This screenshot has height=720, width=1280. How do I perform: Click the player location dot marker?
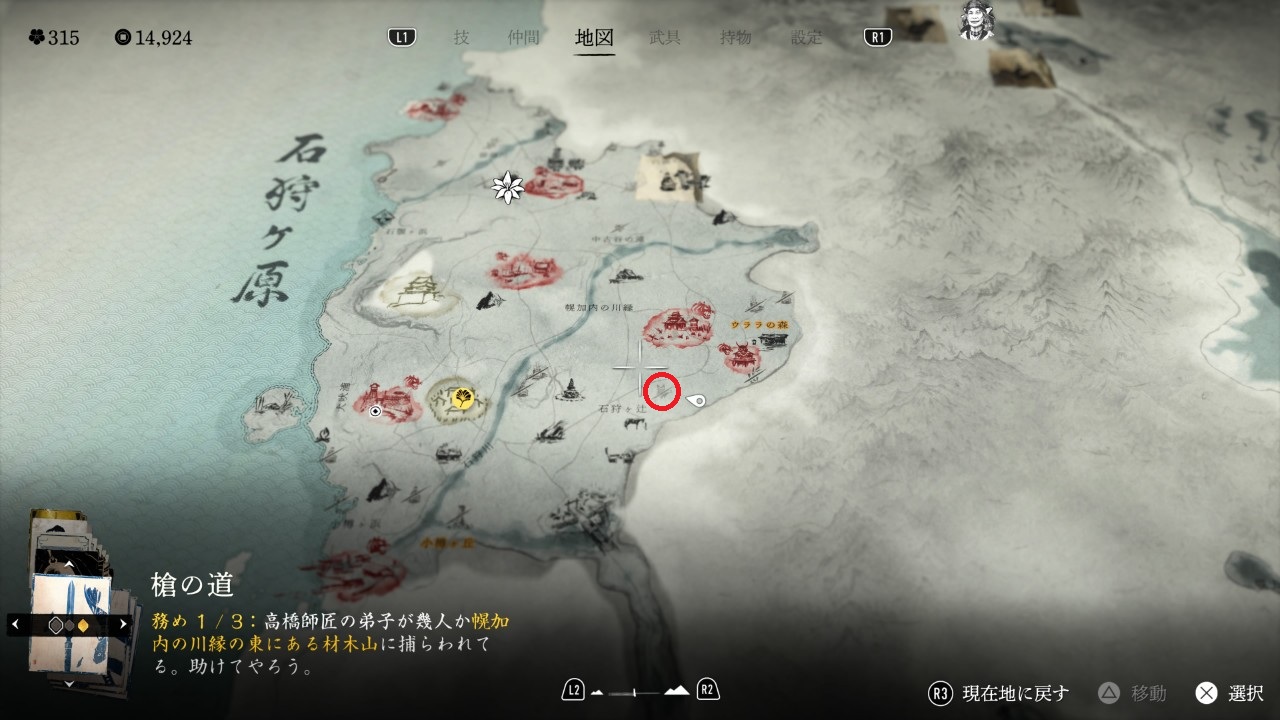click(375, 410)
